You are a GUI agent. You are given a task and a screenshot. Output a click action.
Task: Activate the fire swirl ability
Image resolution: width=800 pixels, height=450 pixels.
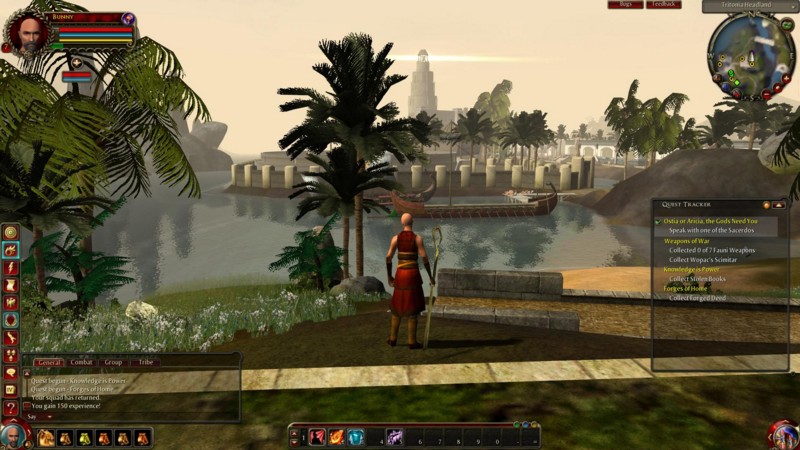coord(336,437)
